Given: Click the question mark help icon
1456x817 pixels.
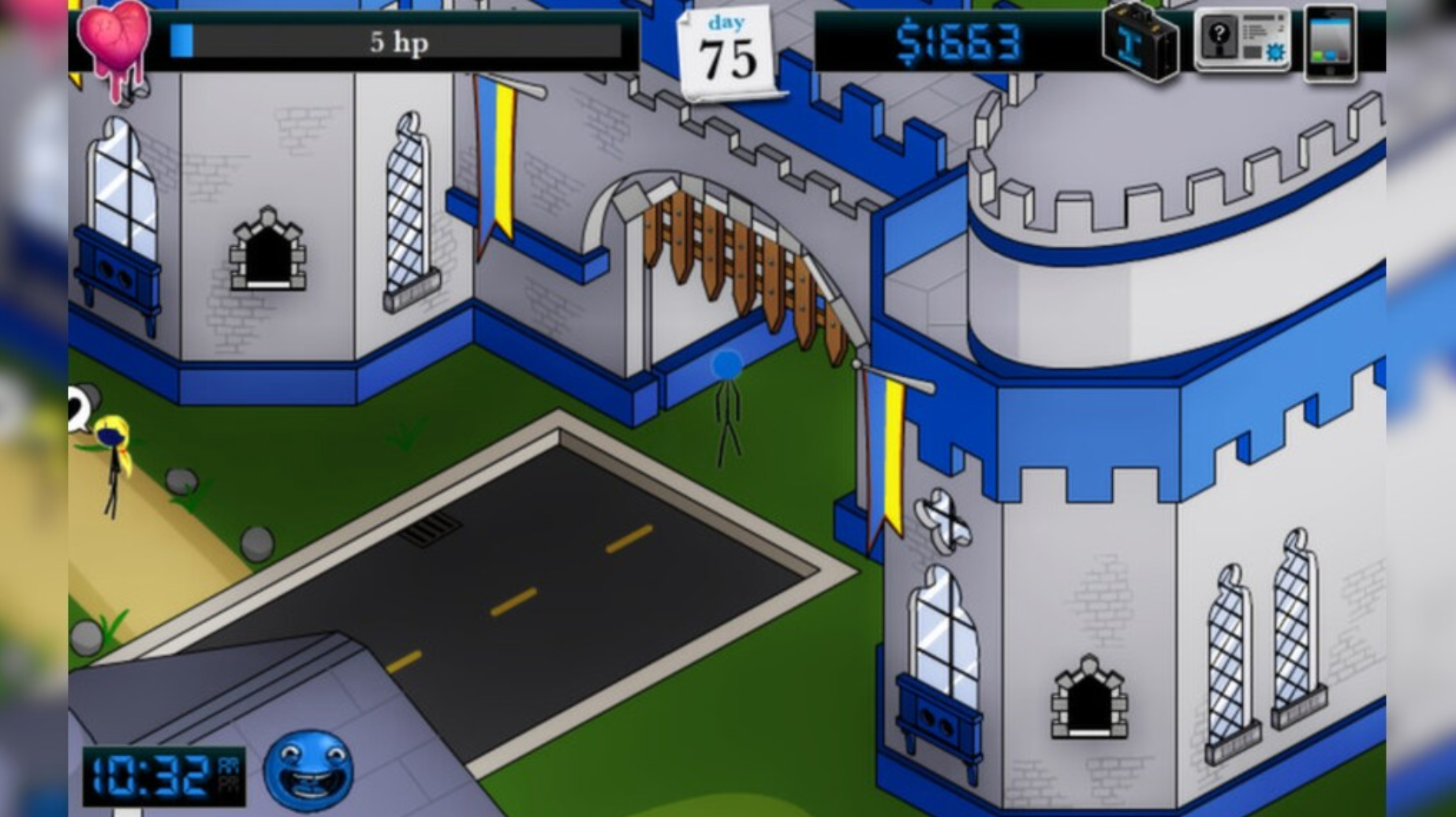Looking at the screenshot, I should pos(1219,34).
